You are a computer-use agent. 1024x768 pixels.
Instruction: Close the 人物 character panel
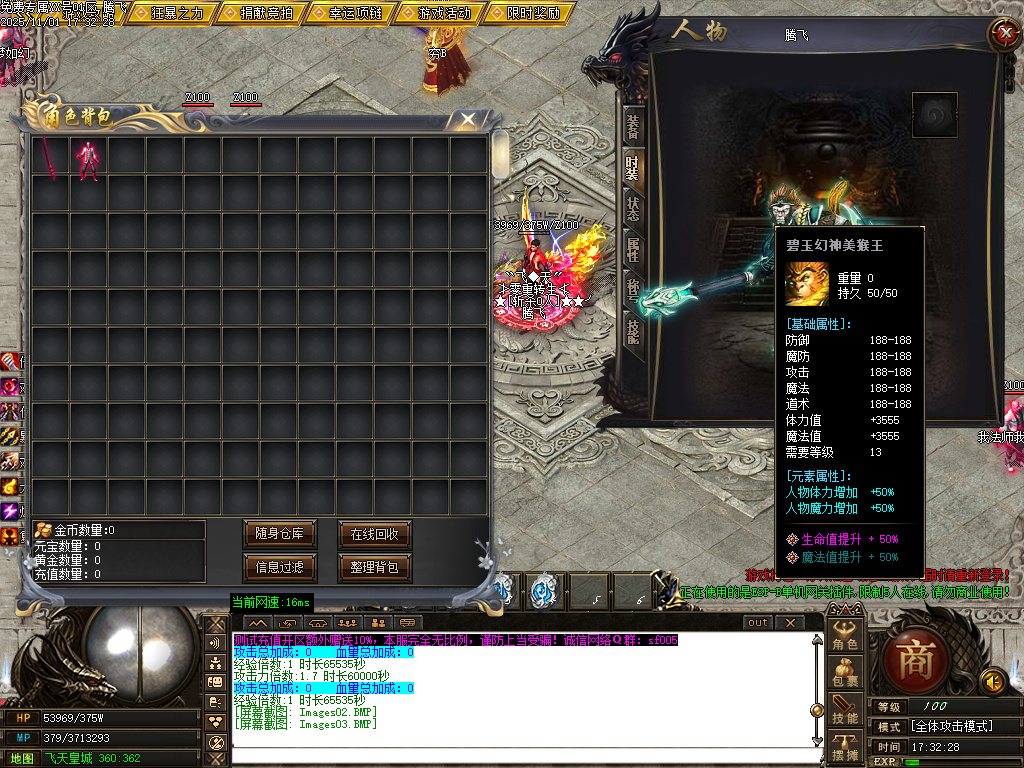pyautogui.click(x=1003, y=33)
